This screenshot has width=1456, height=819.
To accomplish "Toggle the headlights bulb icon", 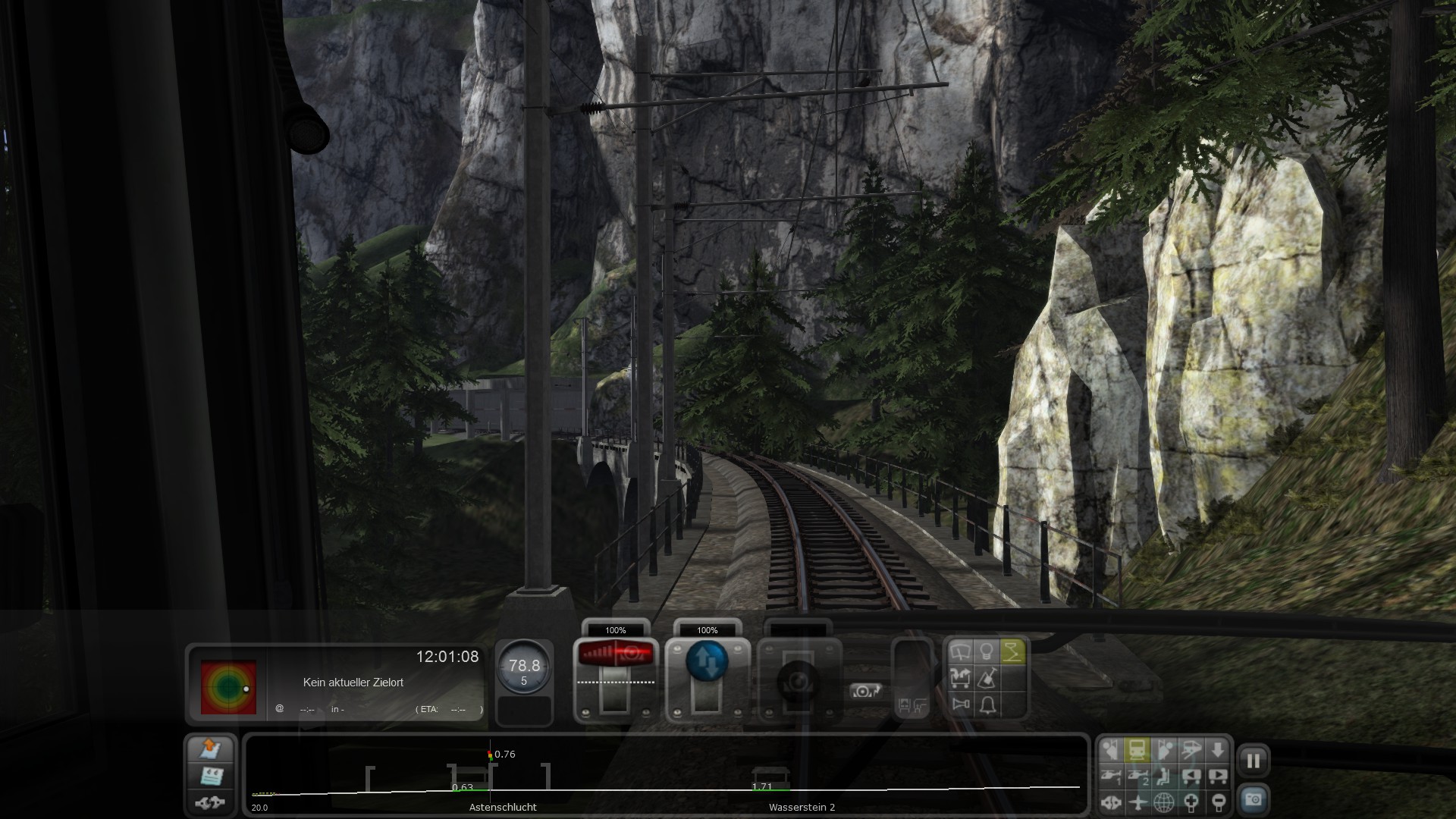I will 986,652.
